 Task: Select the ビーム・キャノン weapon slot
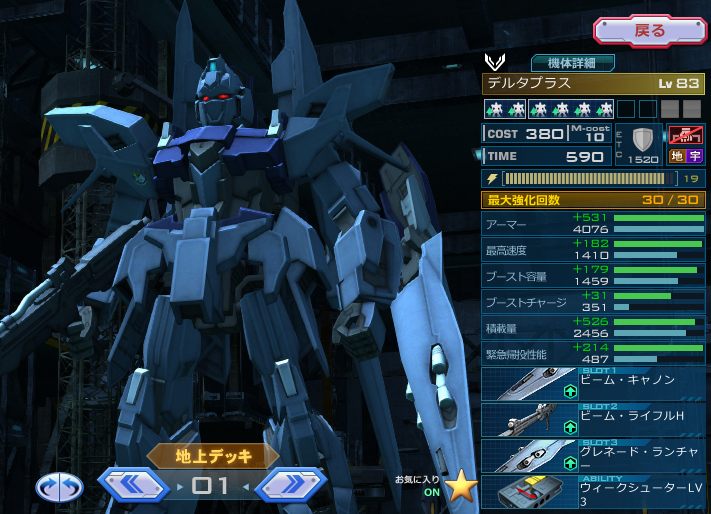(x=593, y=384)
